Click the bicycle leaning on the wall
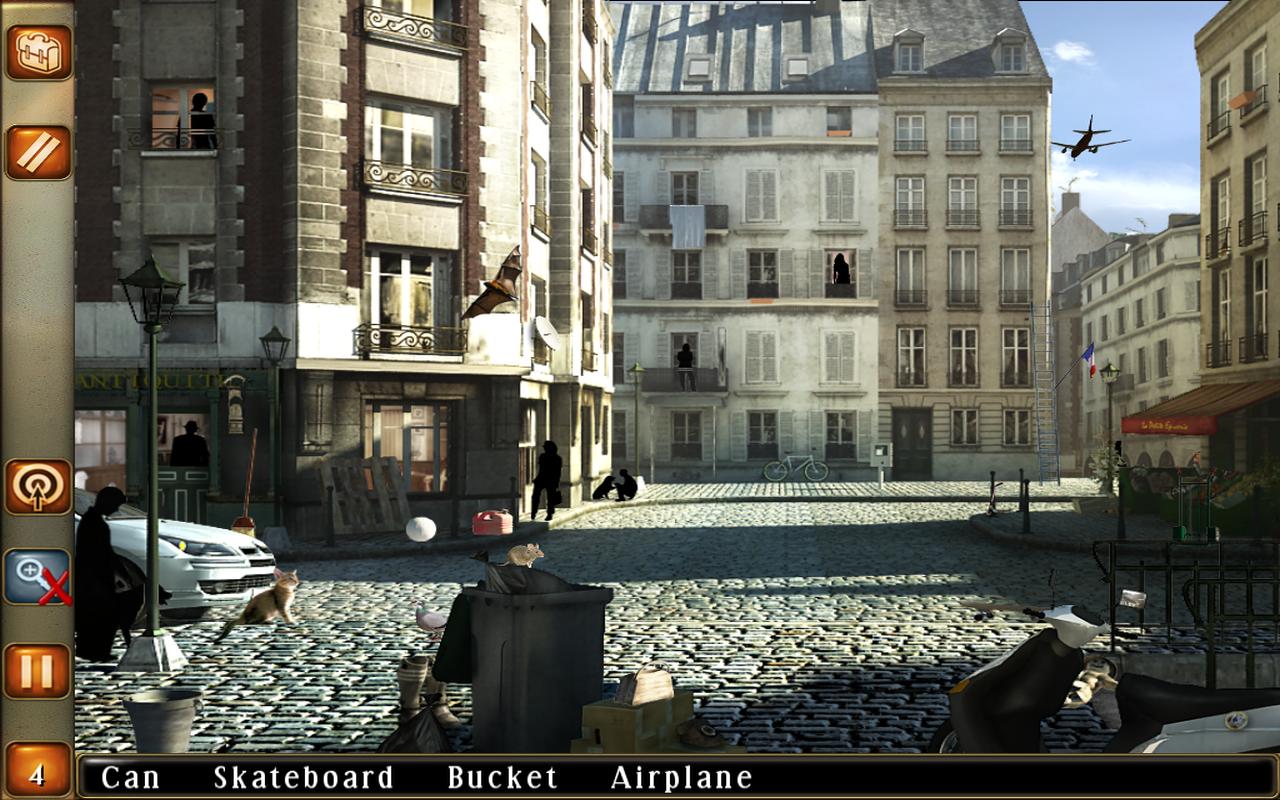Image resolution: width=1280 pixels, height=800 pixels. pyautogui.click(x=798, y=468)
